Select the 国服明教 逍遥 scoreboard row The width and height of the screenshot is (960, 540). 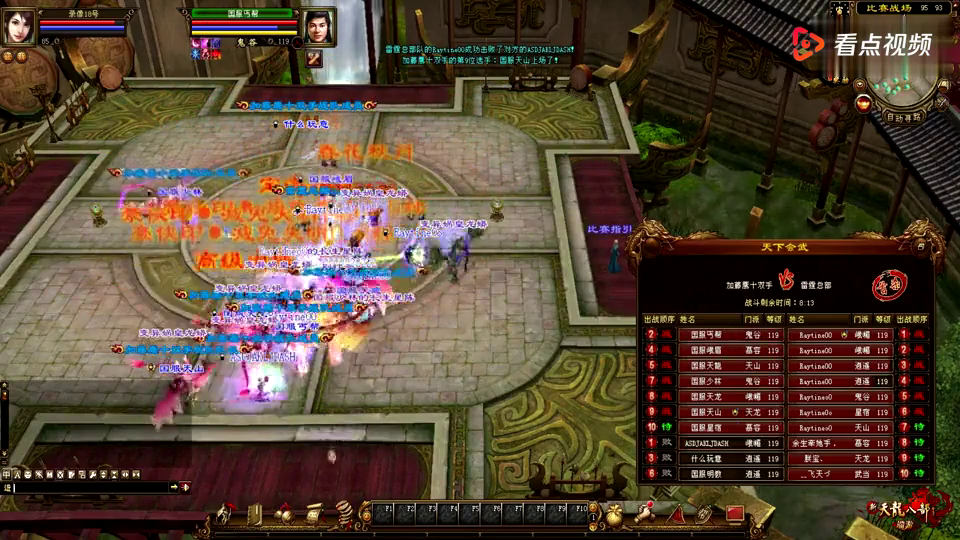pos(713,473)
